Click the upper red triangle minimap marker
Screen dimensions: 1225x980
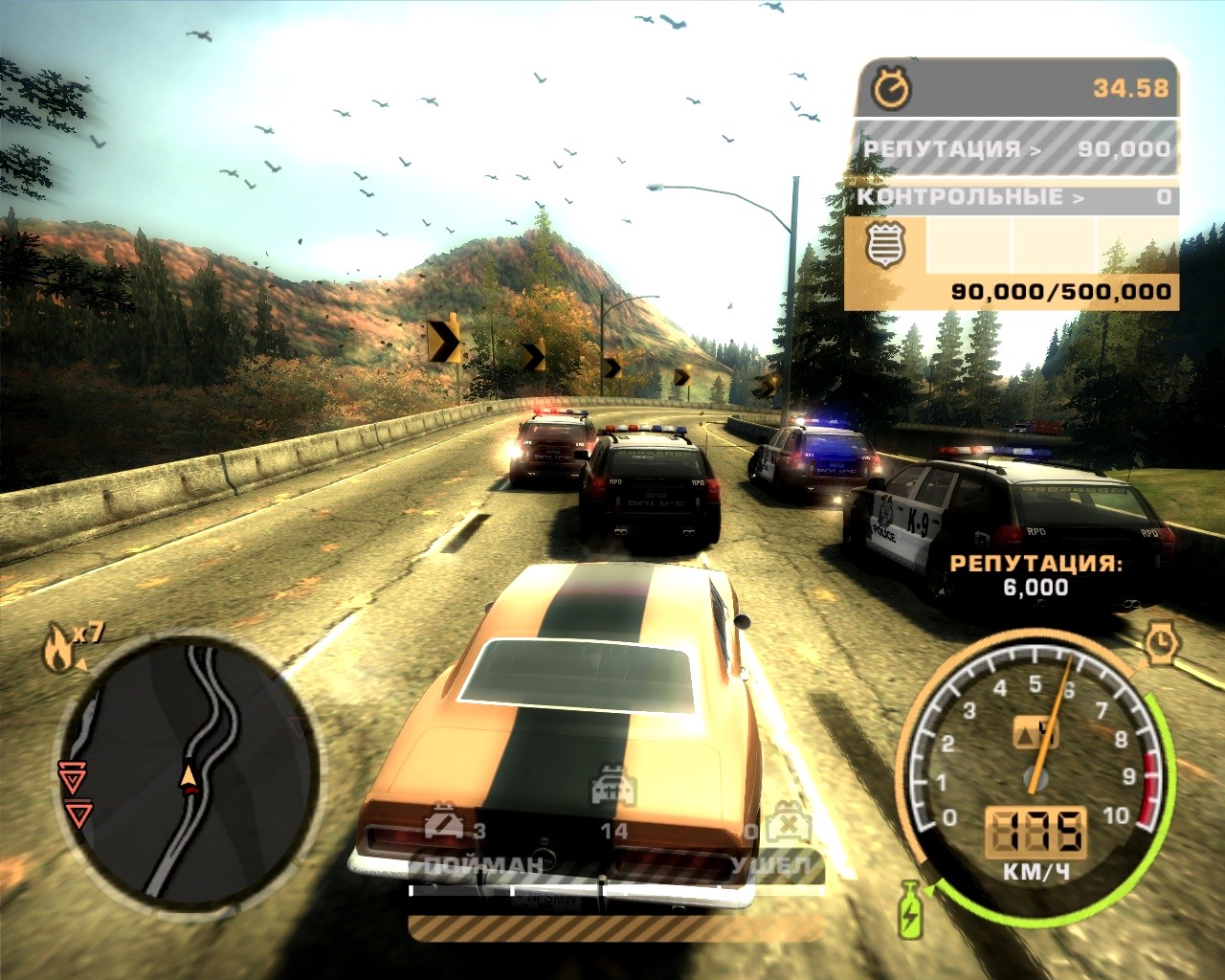click(x=71, y=775)
